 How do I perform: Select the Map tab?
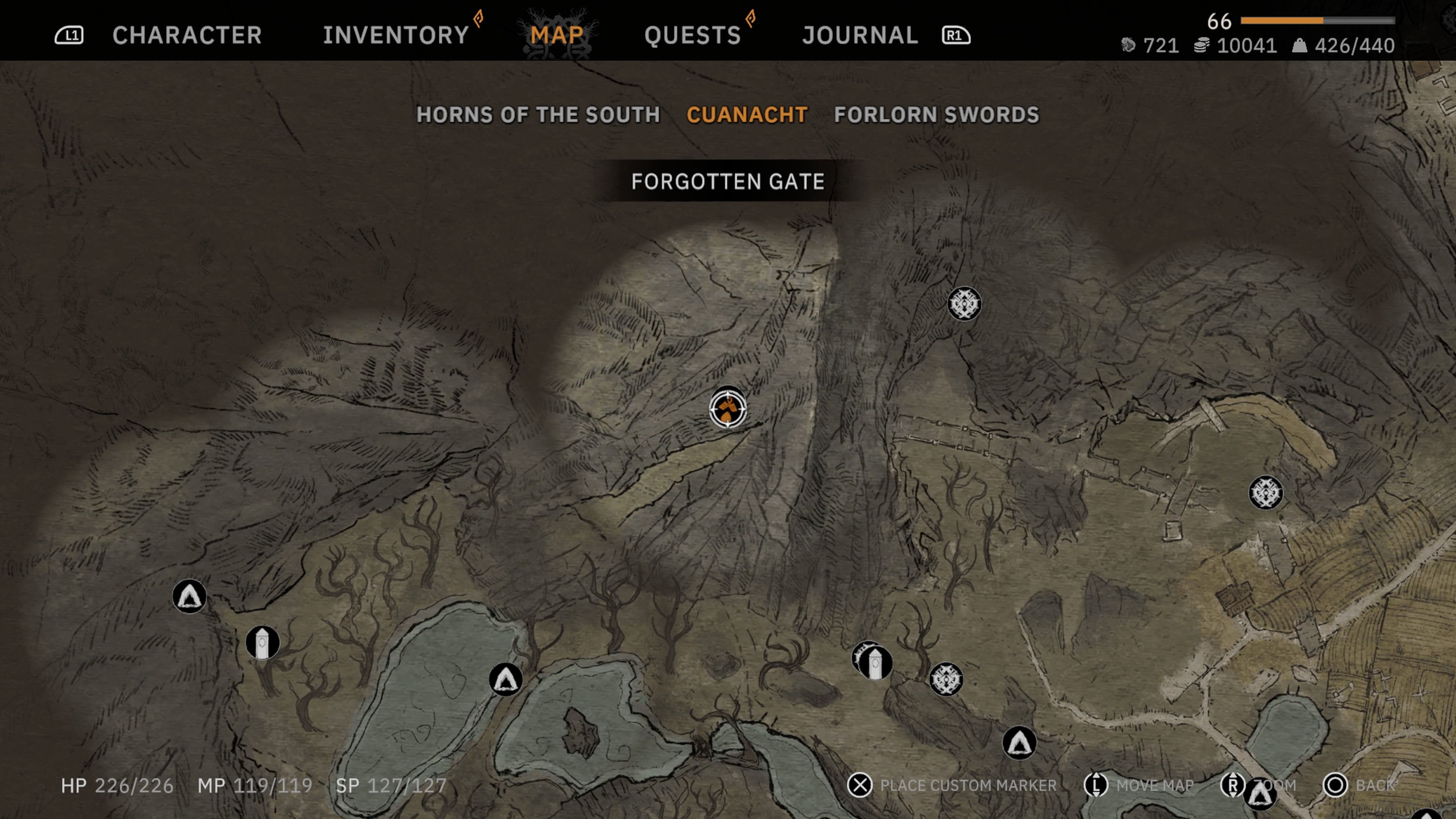[x=557, y=35]
